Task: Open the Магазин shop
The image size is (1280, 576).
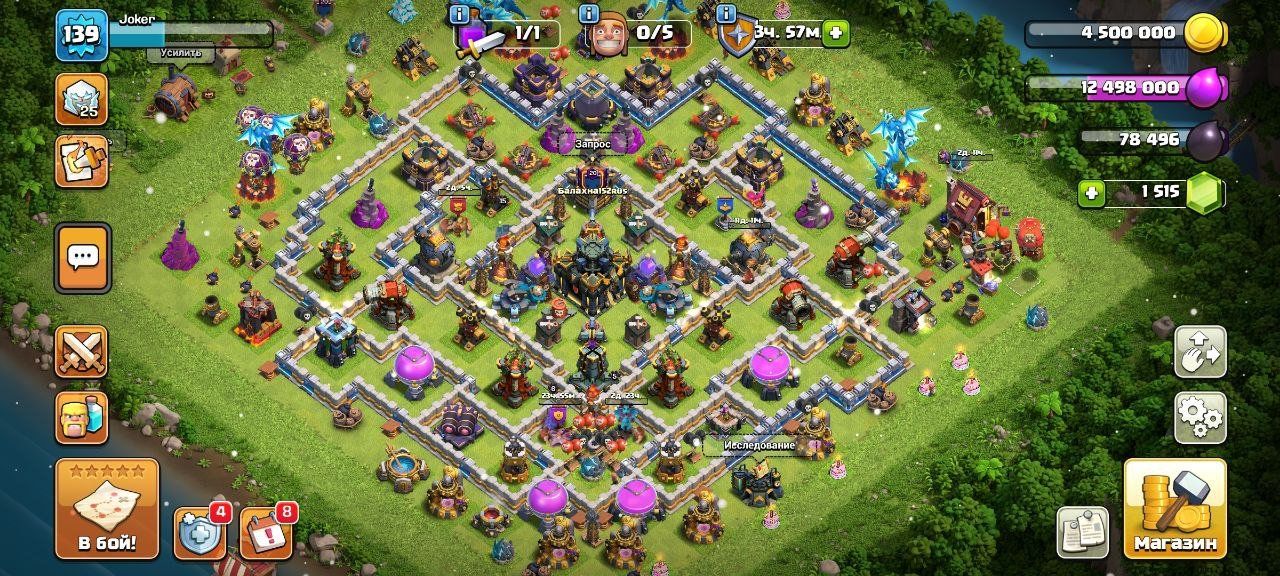Action: pos(1175,508)
